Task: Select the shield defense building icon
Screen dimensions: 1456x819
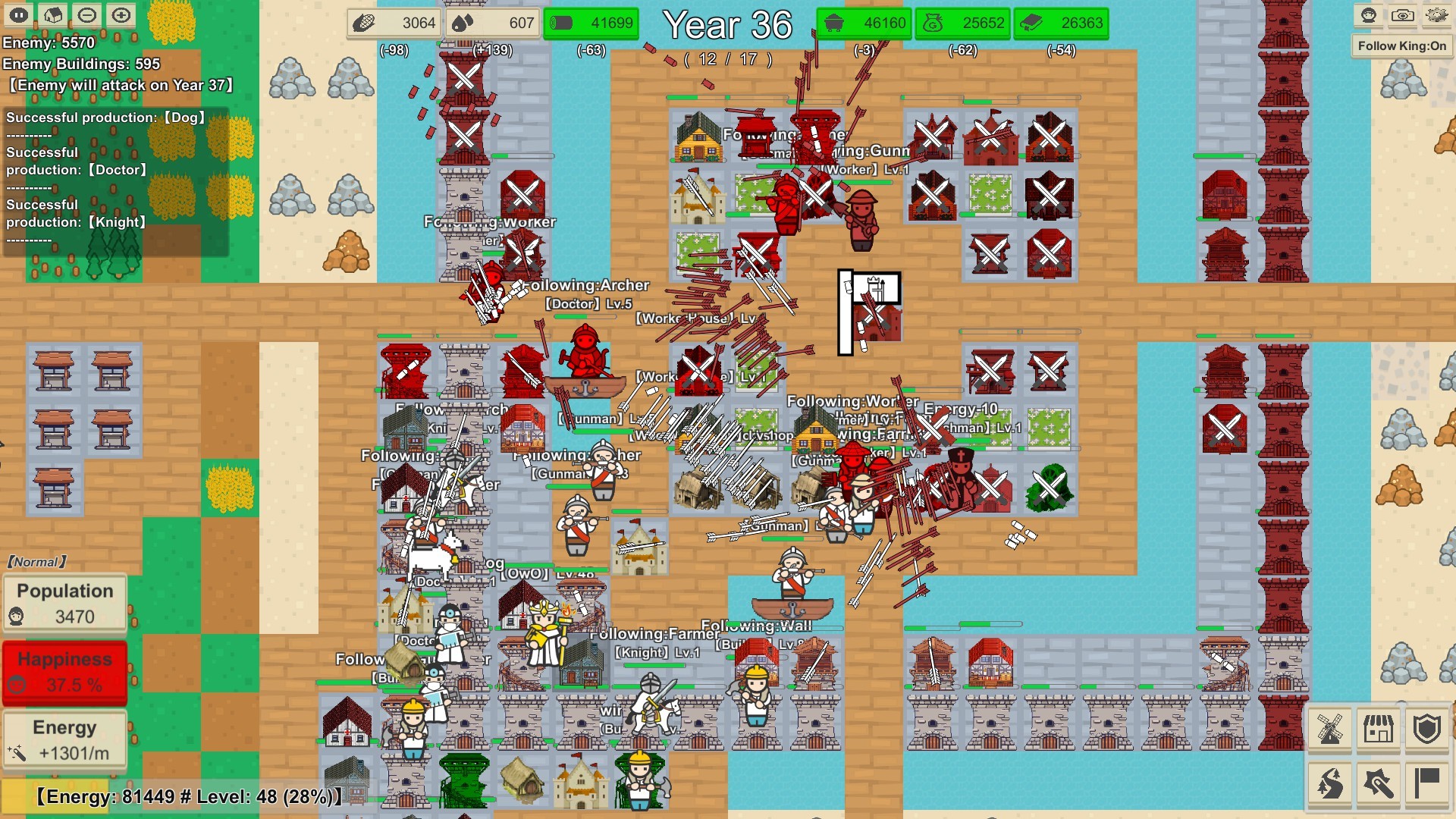Action: coord(1426,728)
